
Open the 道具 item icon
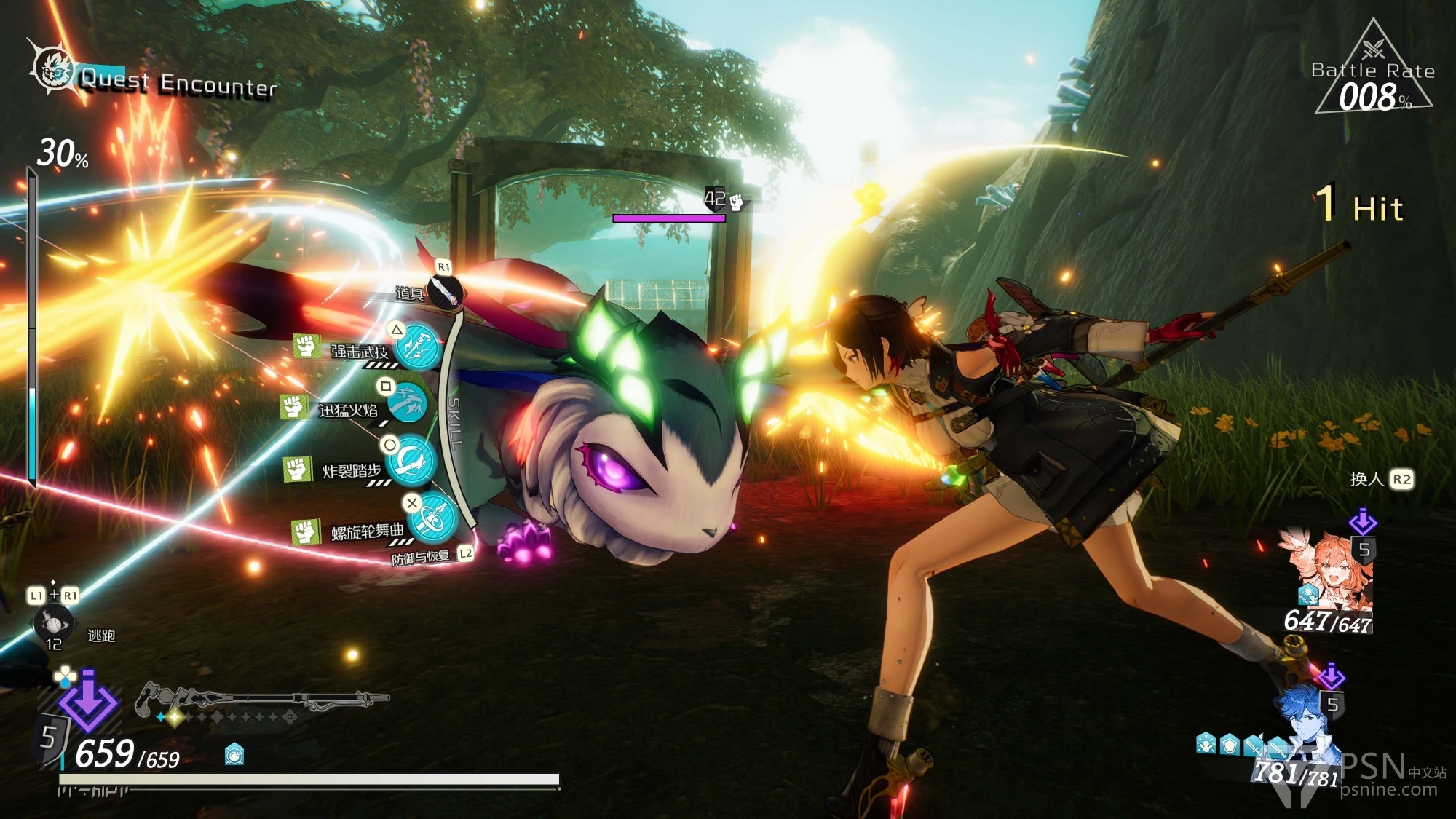click(x=445, y=290)
